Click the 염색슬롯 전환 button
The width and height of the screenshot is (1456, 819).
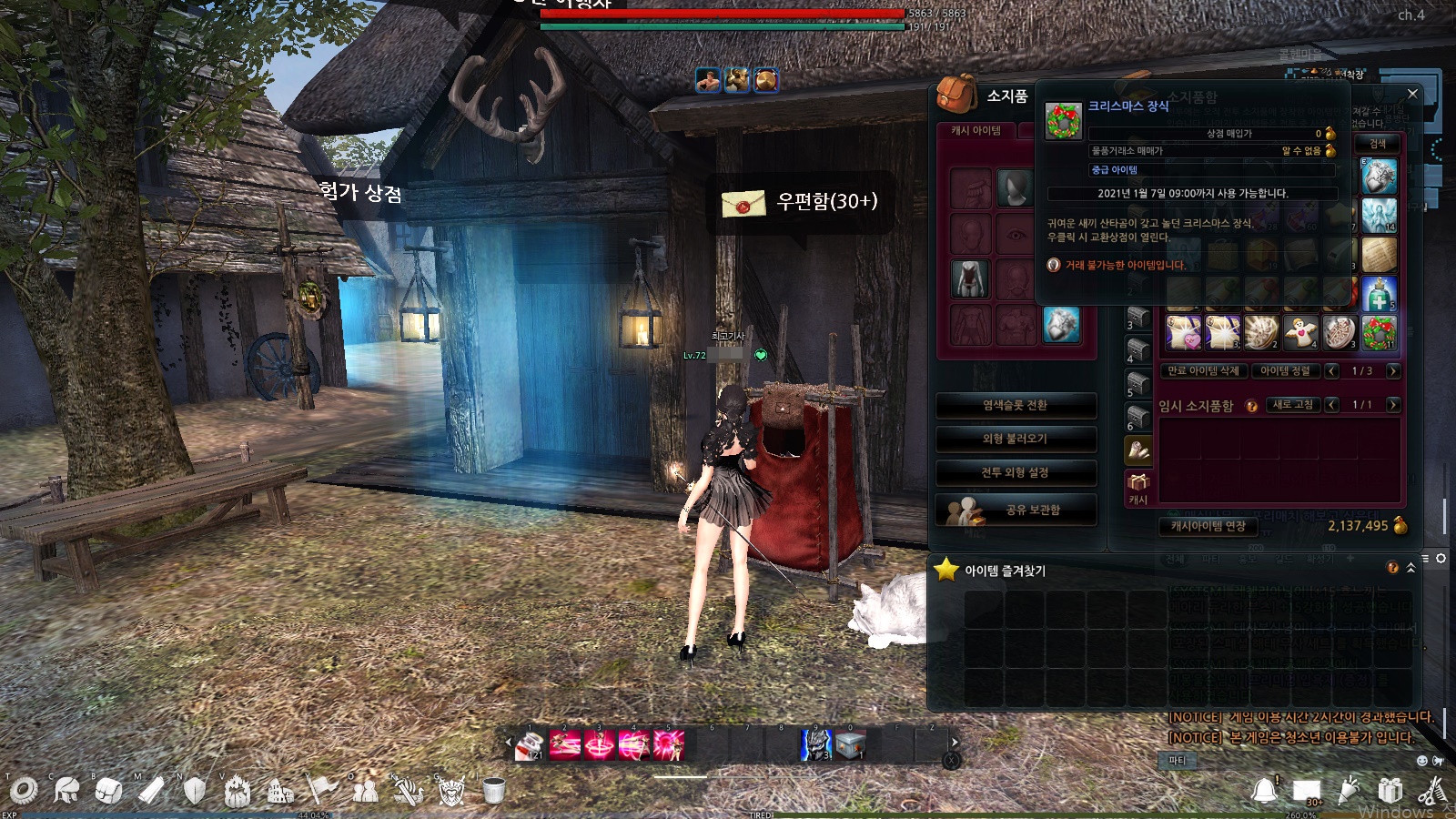[x=1016, y=405]
